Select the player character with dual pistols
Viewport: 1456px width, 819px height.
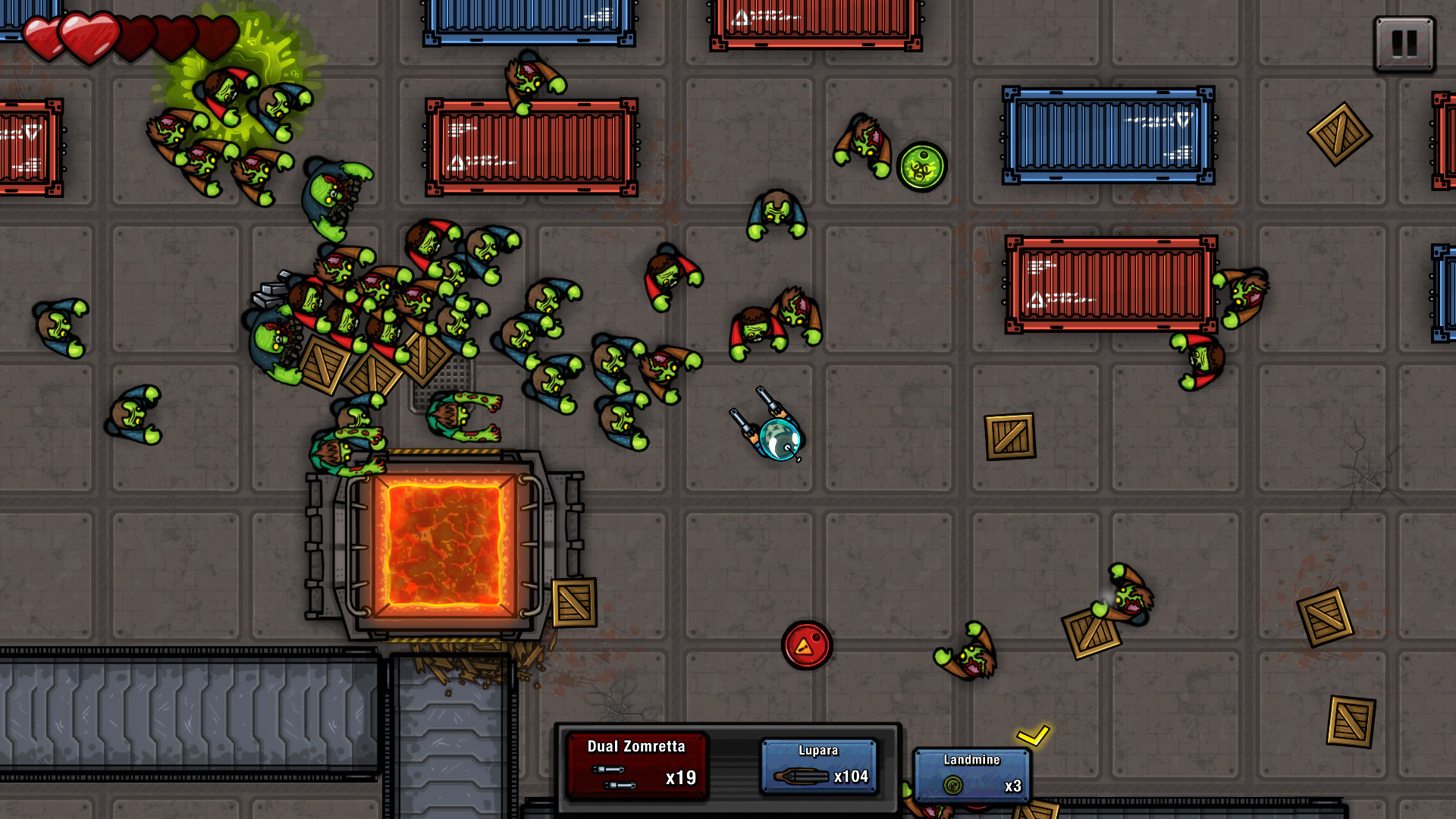click(x=775, y=435)
